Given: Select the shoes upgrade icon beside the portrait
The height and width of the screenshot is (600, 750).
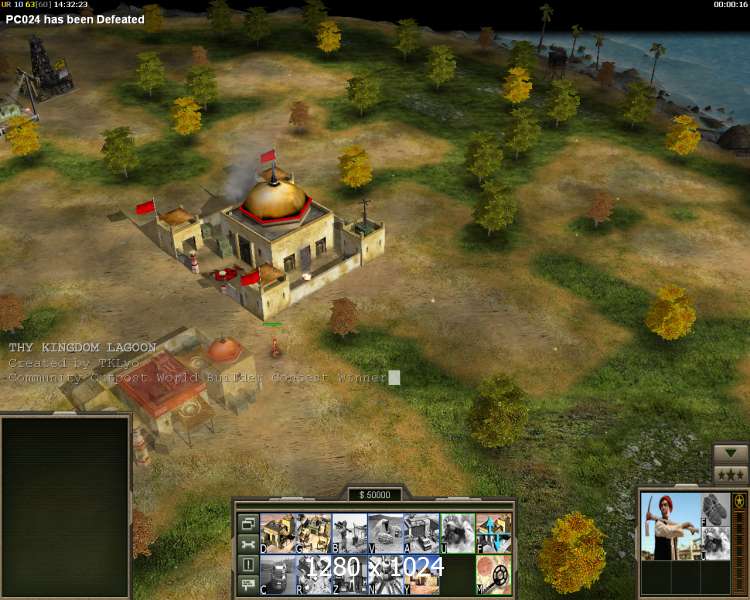Looking at the screenshot, I should (x=715, y=508).
